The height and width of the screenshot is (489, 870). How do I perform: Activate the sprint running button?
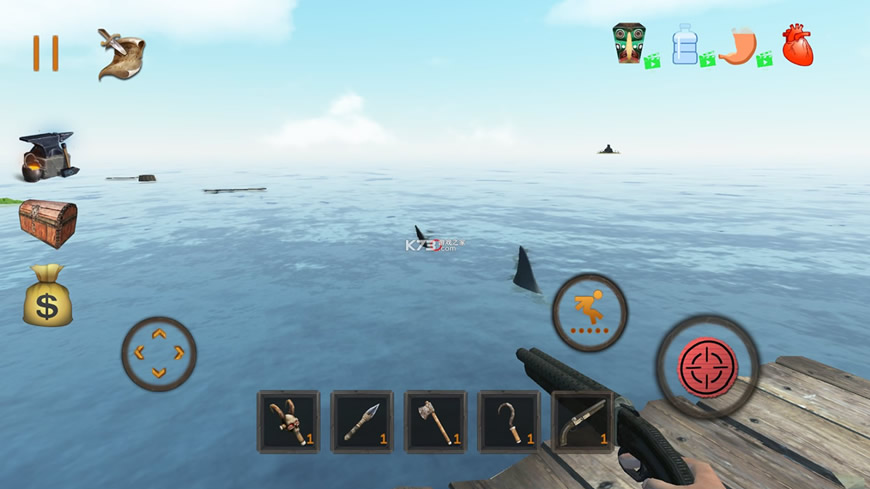[x=590, y=312]
